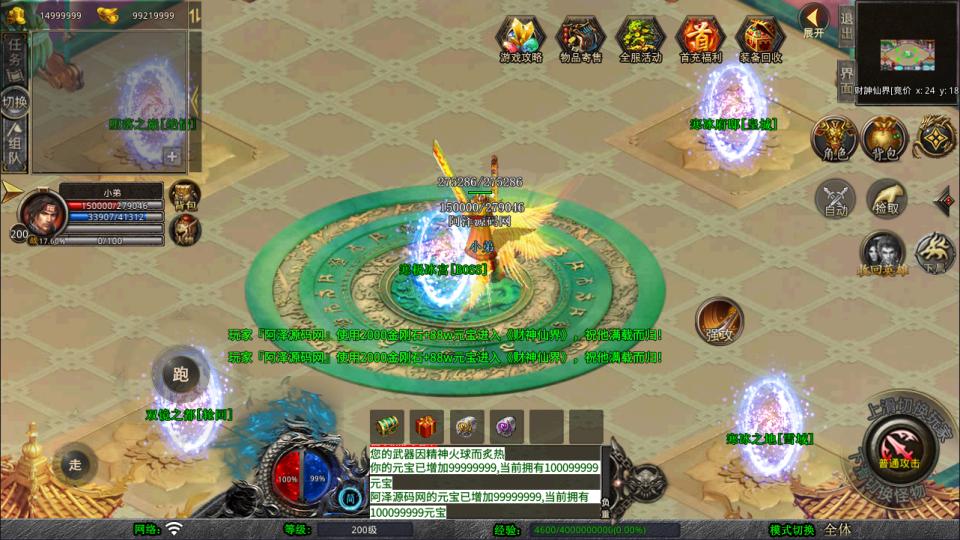Click the 切换 switch button

(15, 102)
